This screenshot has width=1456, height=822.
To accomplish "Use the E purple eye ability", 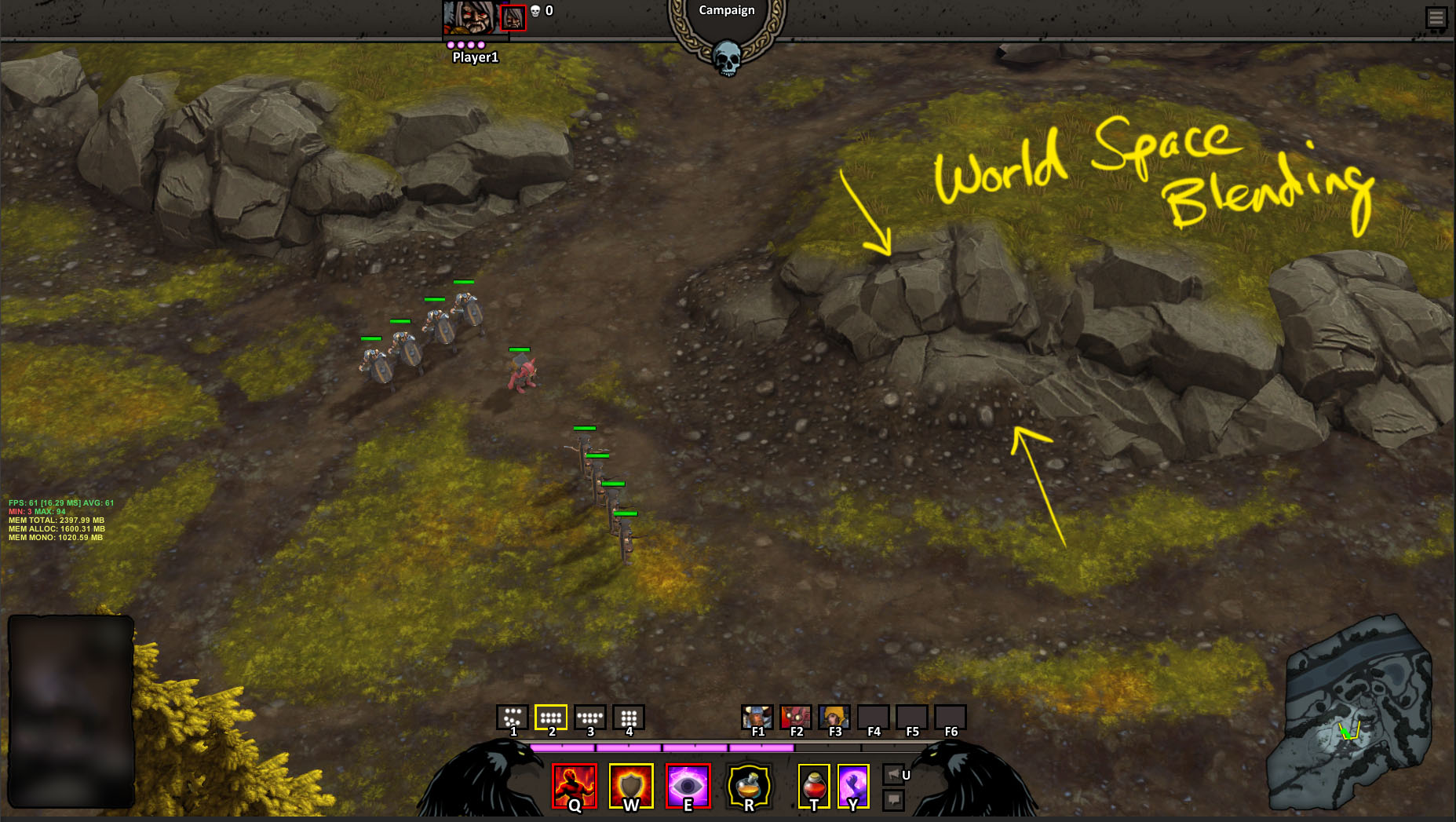I will (688, 785).
